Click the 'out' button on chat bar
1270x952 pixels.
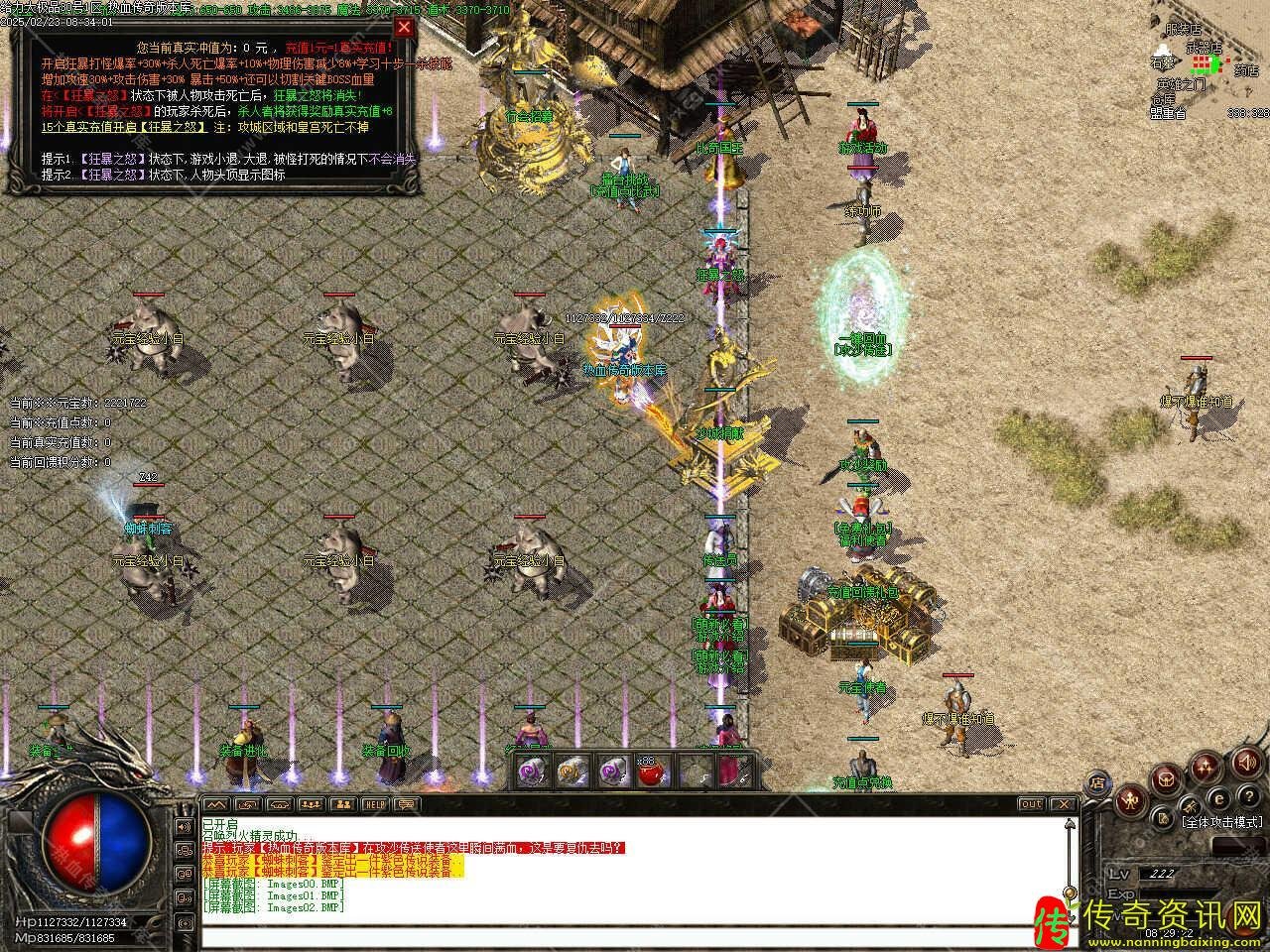[1032, 804]
